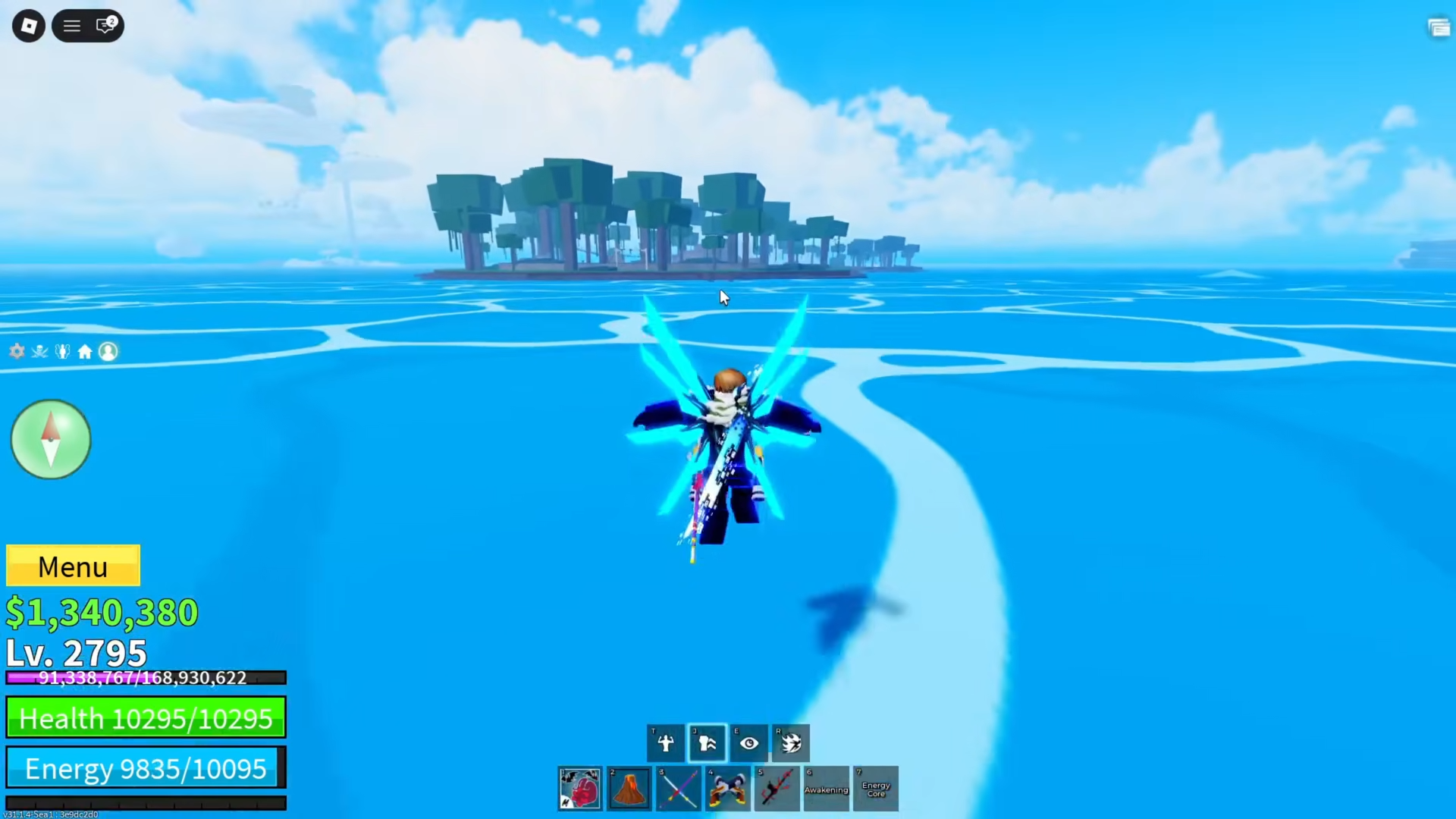Select the volcano fruit hotbar slot

(x=629, y=789)
